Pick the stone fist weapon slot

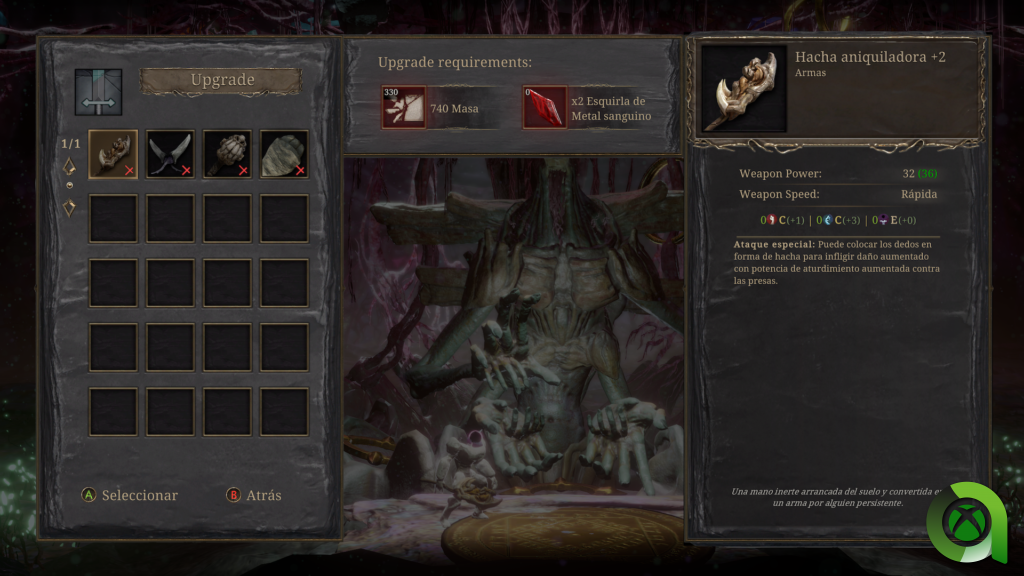click(x=284, y=154)
